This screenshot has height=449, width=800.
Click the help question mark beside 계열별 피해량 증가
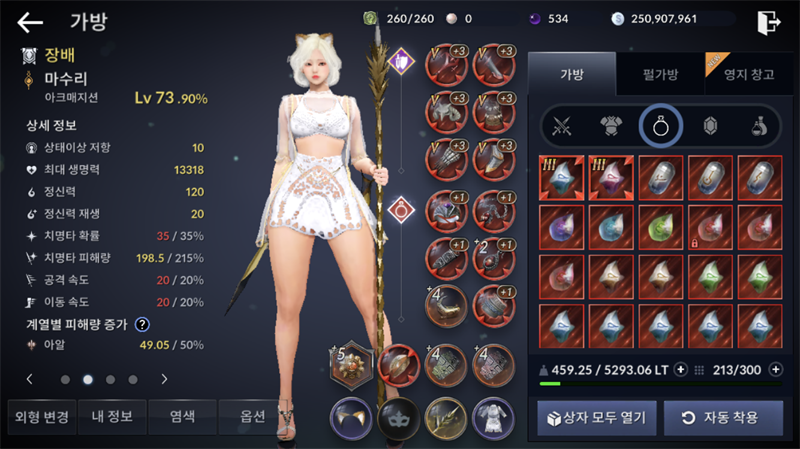click(x=143, y=324)
